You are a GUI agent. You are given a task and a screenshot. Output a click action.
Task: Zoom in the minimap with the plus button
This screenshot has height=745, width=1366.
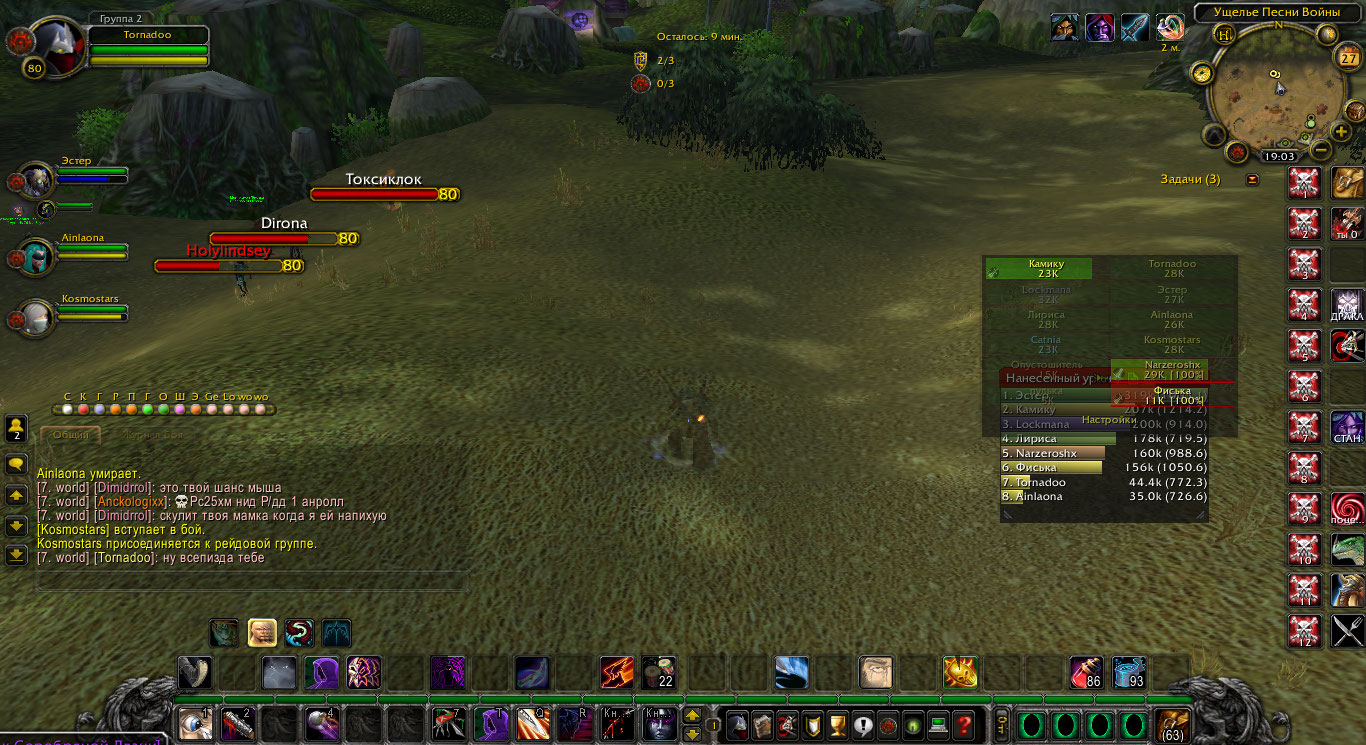pyautogui.click(x=1341, y=132)
